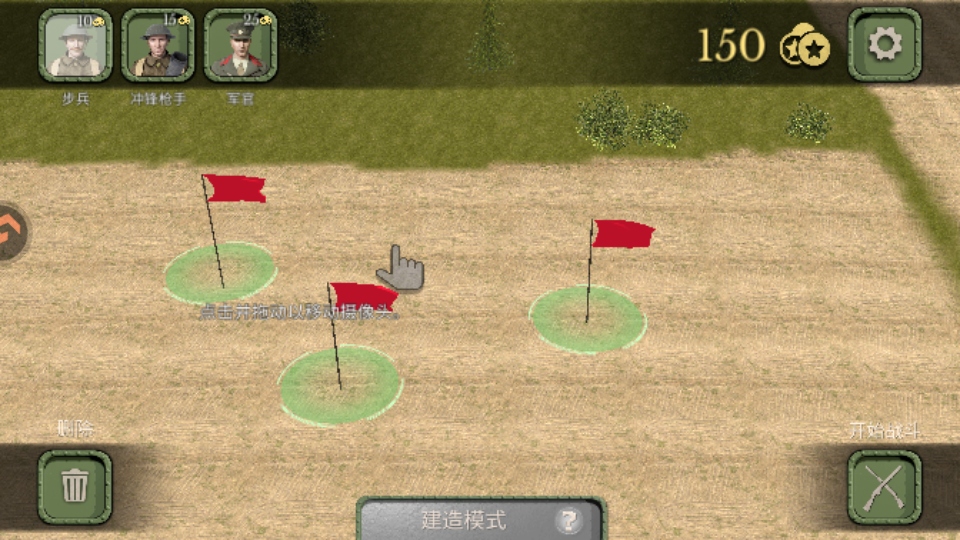Pick the officer (军官) unit portrait
The width and height of the screenshot is (960, 540).
(241, 46)
